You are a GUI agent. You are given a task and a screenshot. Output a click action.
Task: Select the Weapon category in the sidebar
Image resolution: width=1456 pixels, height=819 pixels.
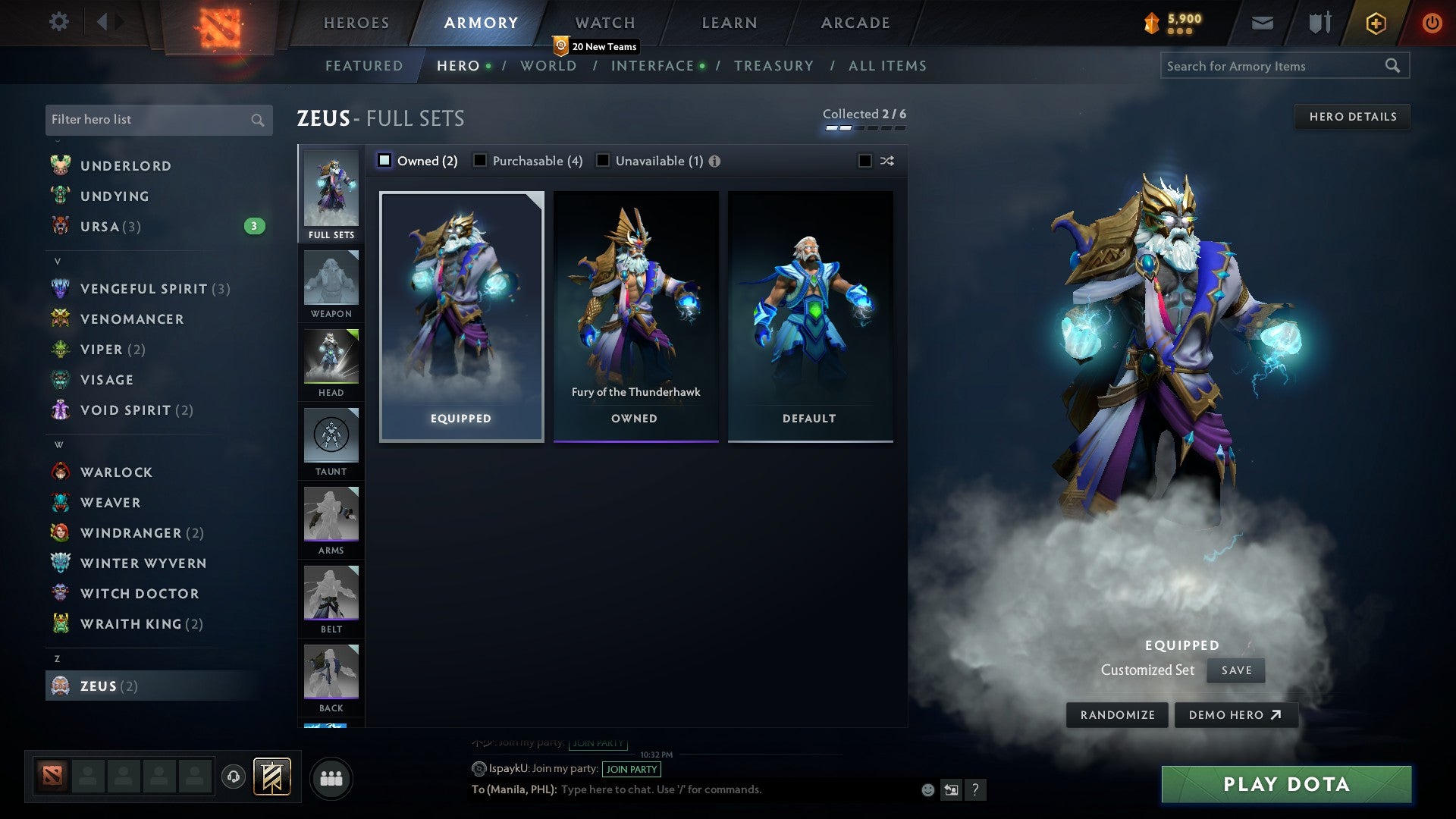coord(331,285)
